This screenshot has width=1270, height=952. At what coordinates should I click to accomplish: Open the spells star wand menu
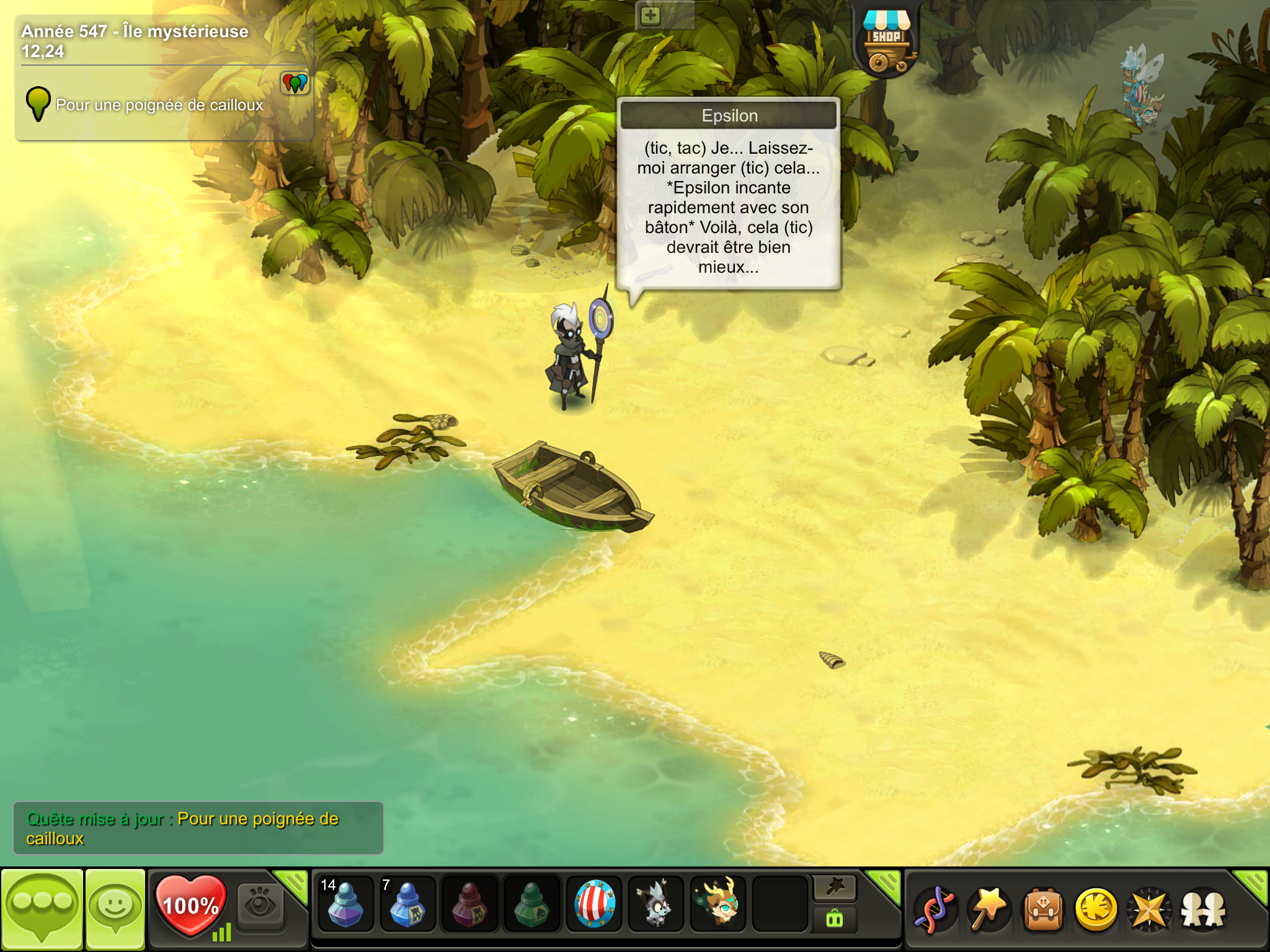coord(989,909)
